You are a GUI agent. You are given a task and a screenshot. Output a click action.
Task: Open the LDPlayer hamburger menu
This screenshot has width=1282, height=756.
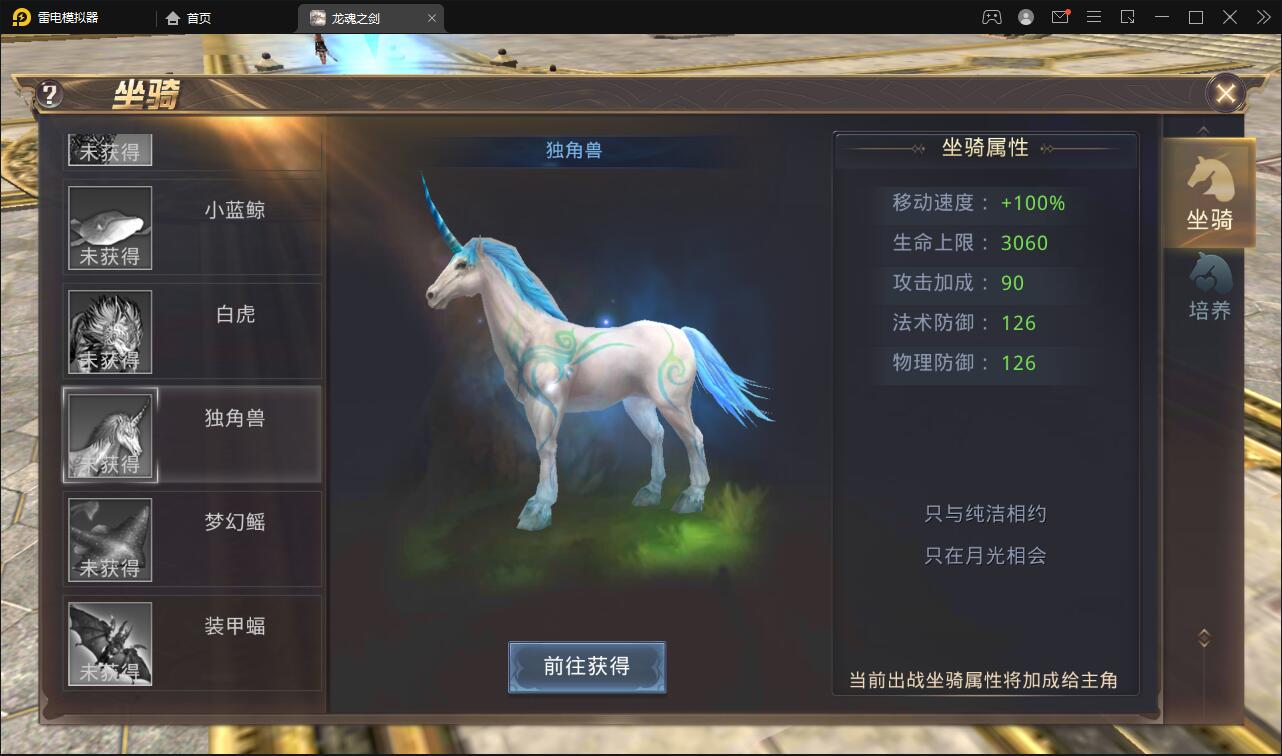coord(1094,16)
